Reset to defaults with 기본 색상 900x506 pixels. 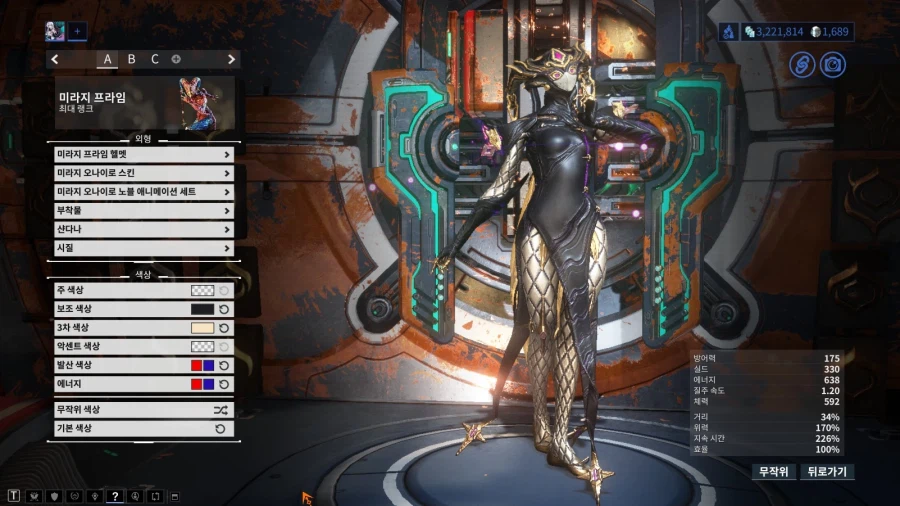(144, 429)
